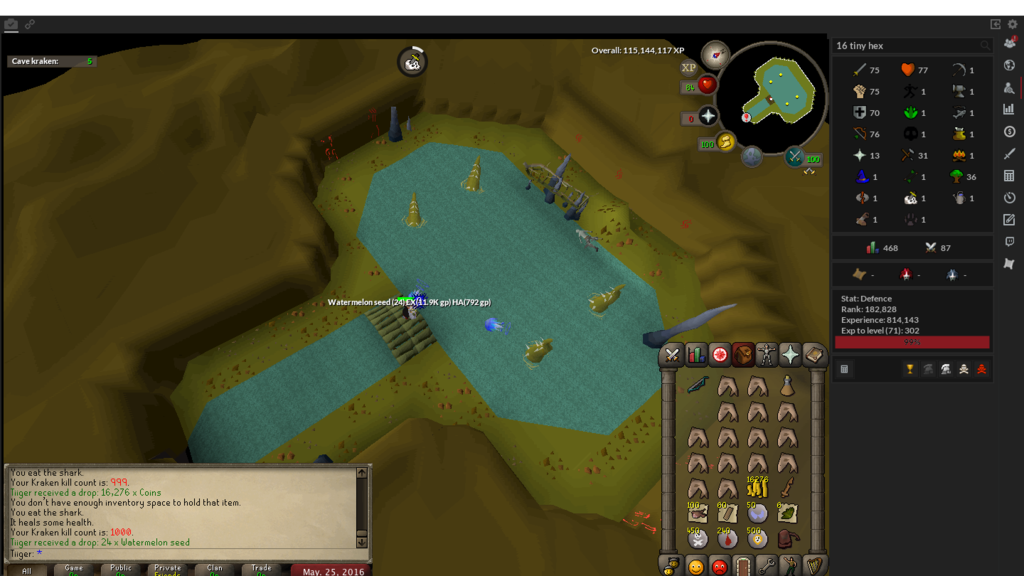The height and width of the screenshot is (576, 1024).
Task: Open the Logout door tab
Action: (x=743, y=567)
